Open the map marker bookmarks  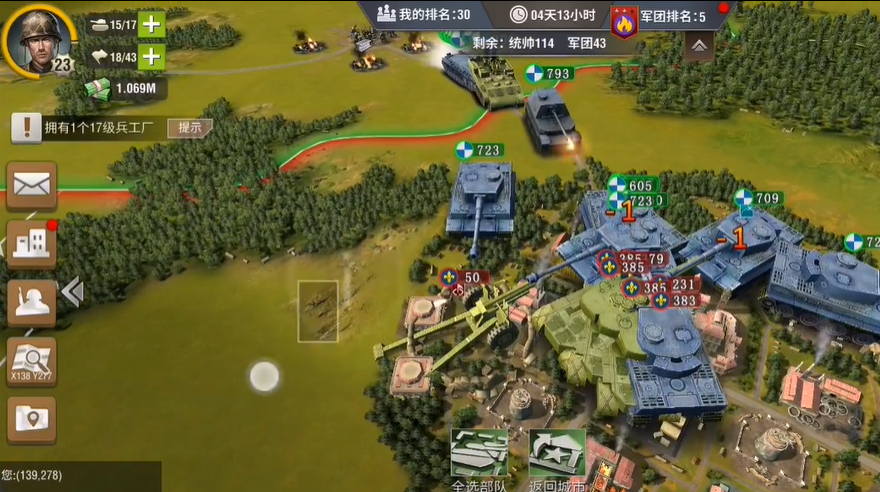tap(32, 419)
